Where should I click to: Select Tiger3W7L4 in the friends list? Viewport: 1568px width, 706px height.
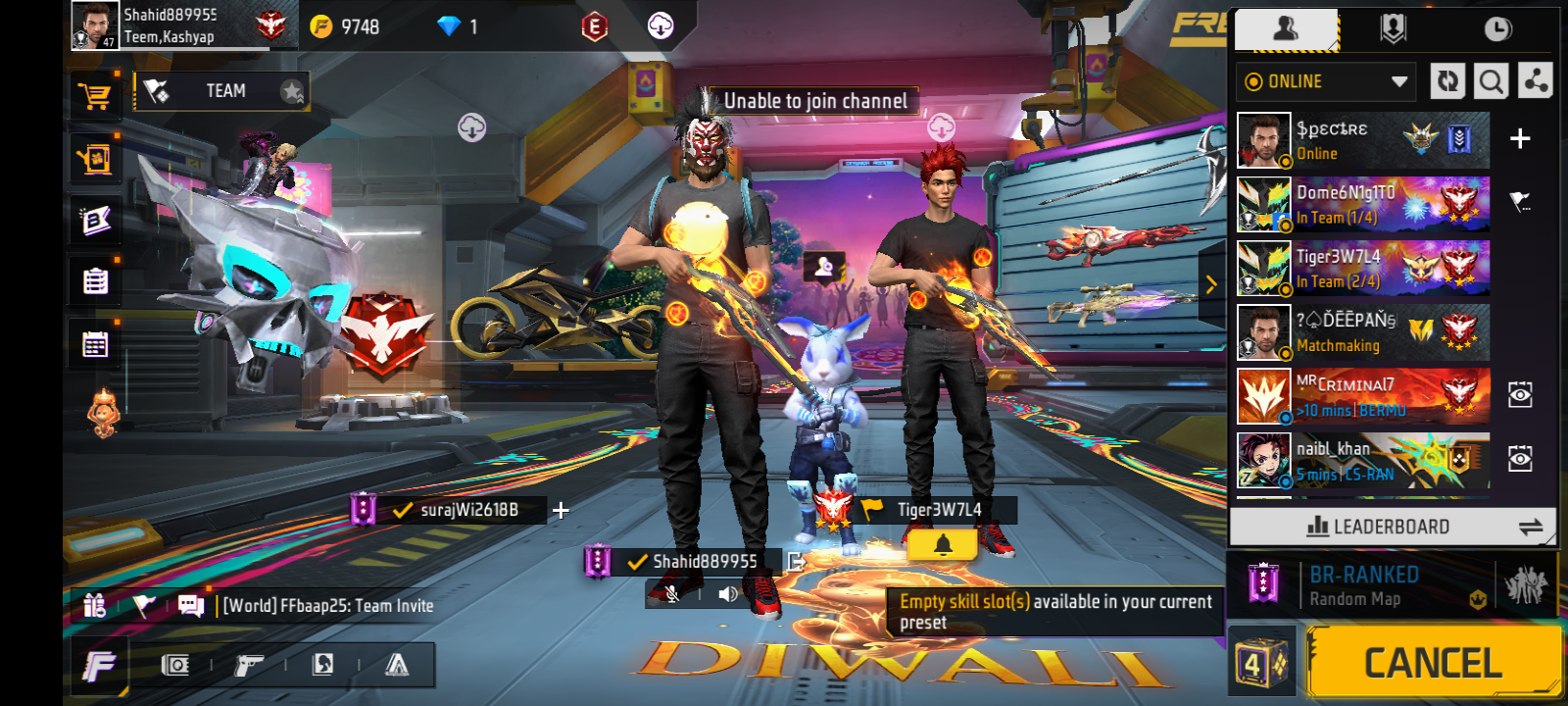click(x=1362, y=268)
